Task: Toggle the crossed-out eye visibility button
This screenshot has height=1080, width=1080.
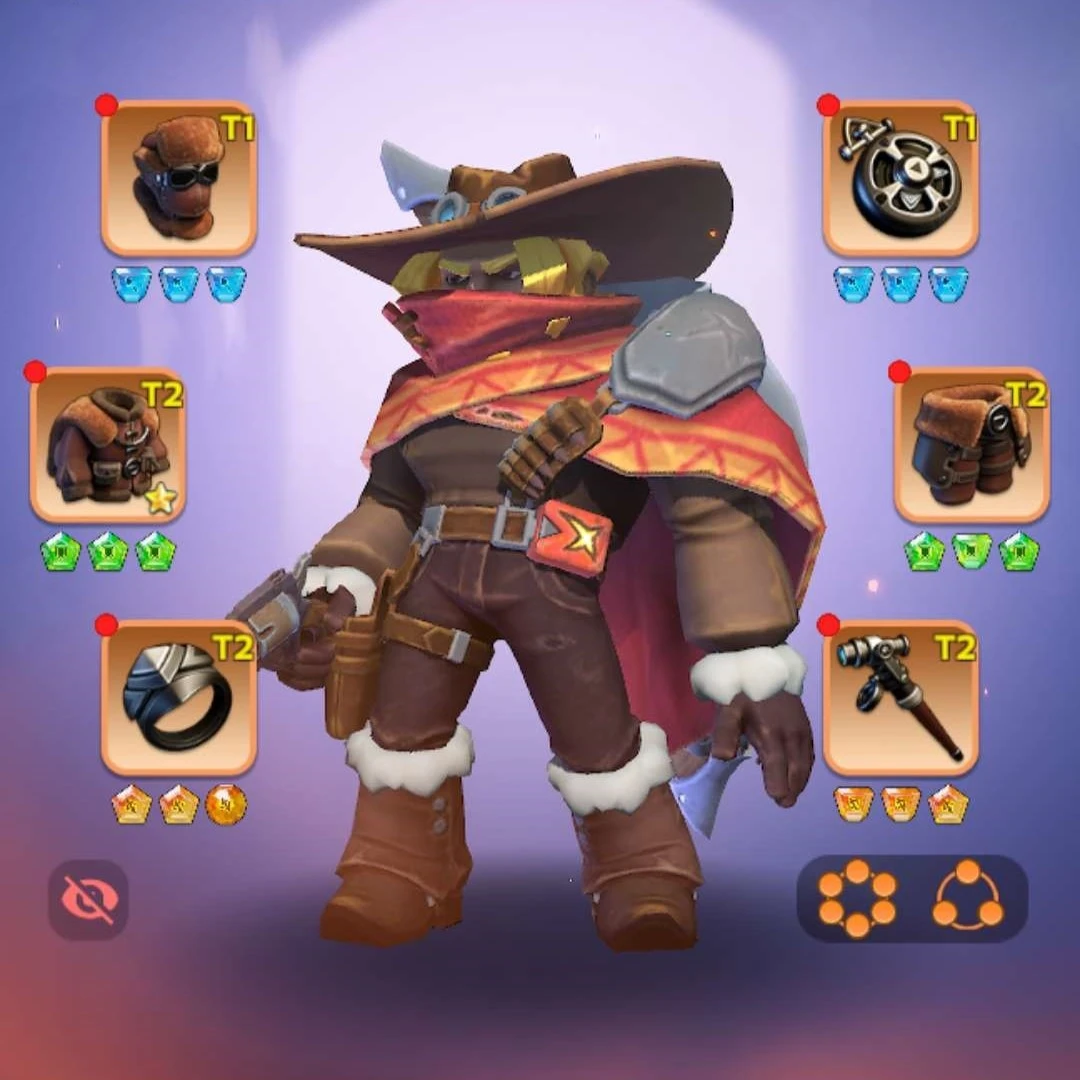Action: click(x=88, y=899)
